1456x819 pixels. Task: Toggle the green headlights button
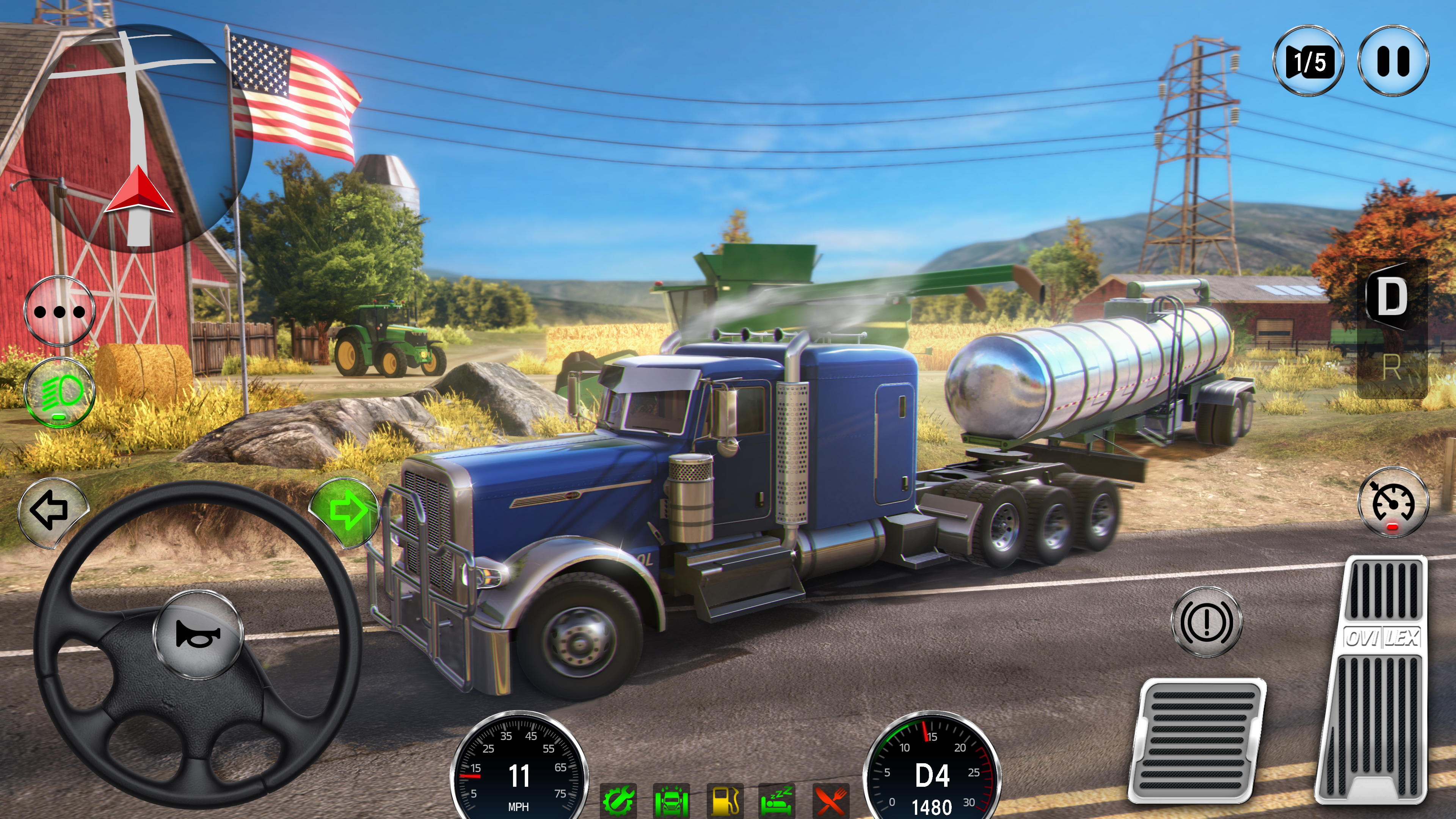[x=60, y=392]
